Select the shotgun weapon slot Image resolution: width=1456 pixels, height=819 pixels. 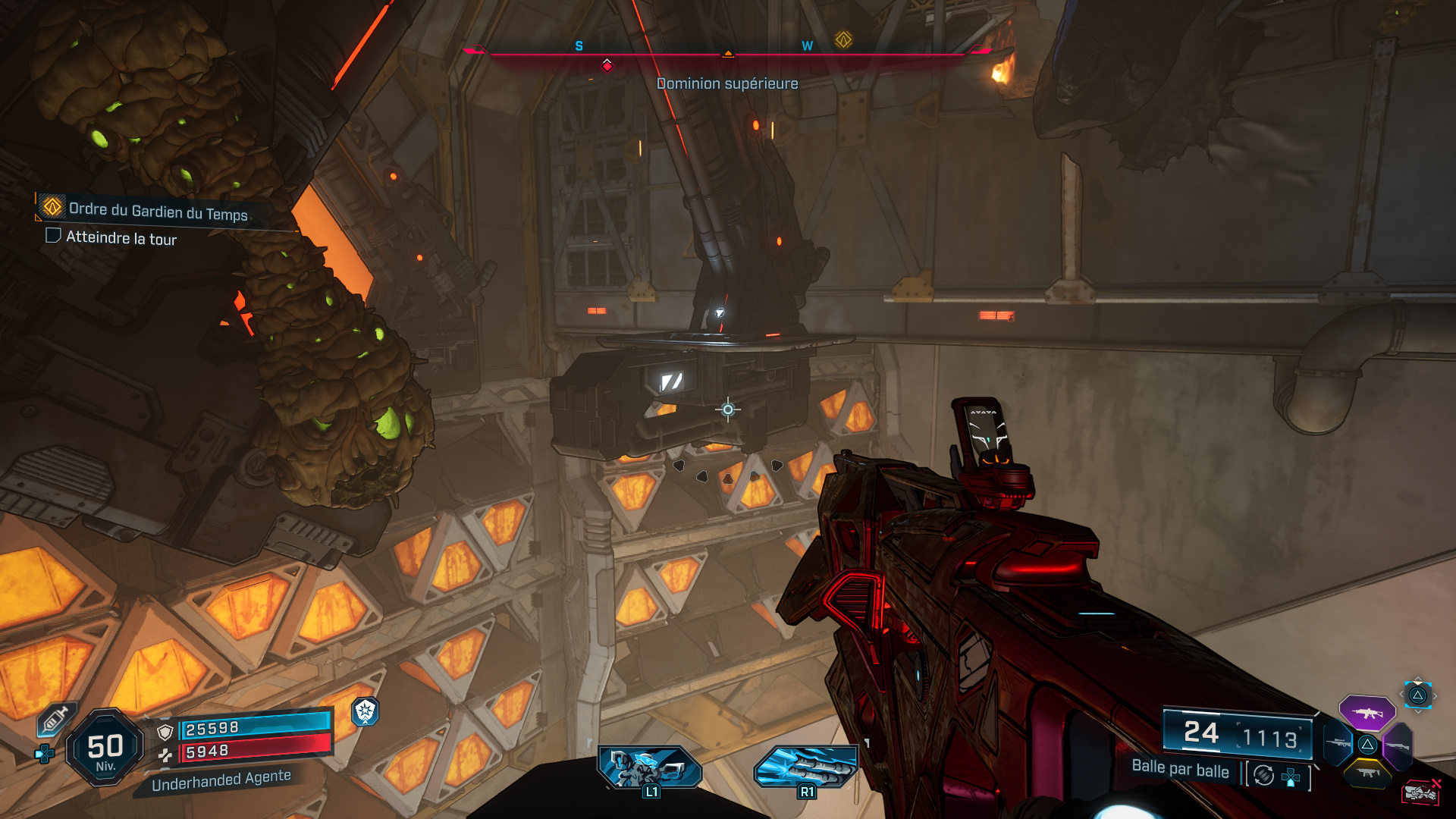coord(1398,745)
